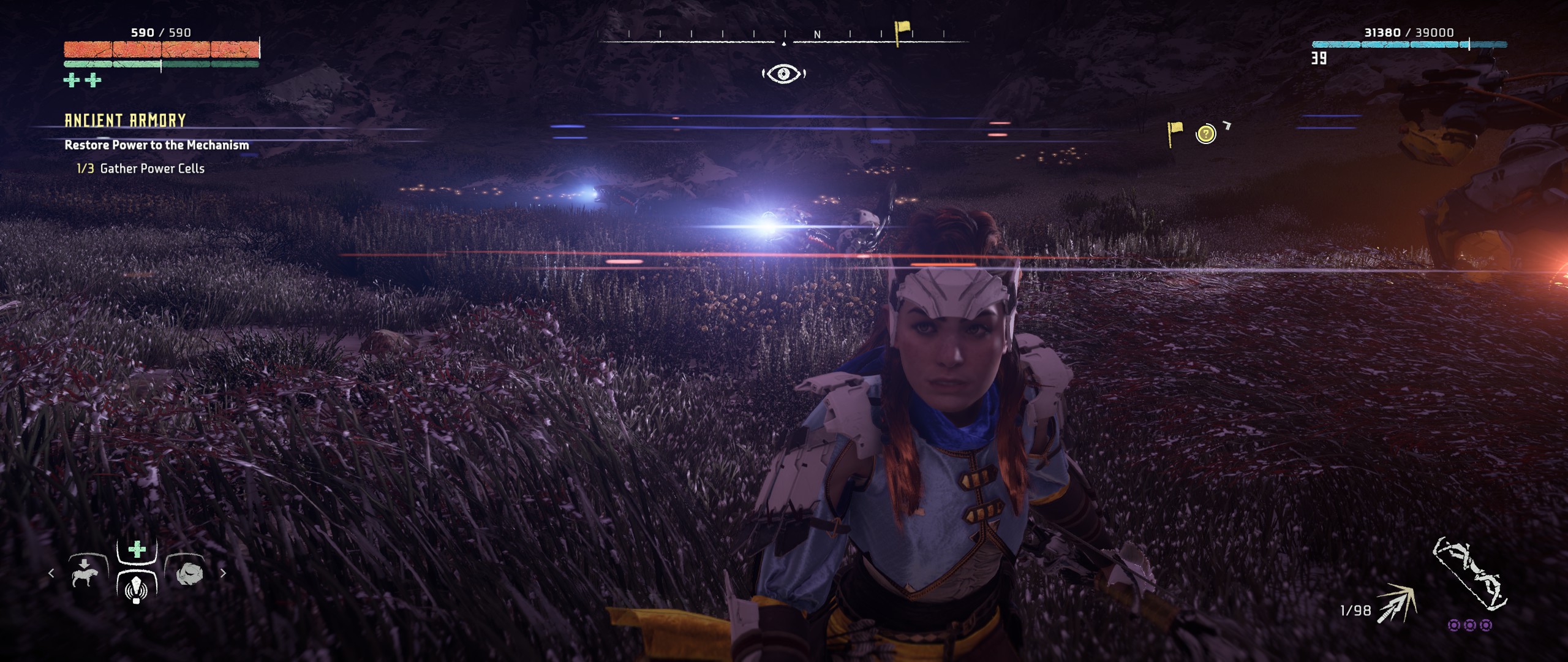
Task: Click the N marker on the compass
Action: [x=816, y=35]
